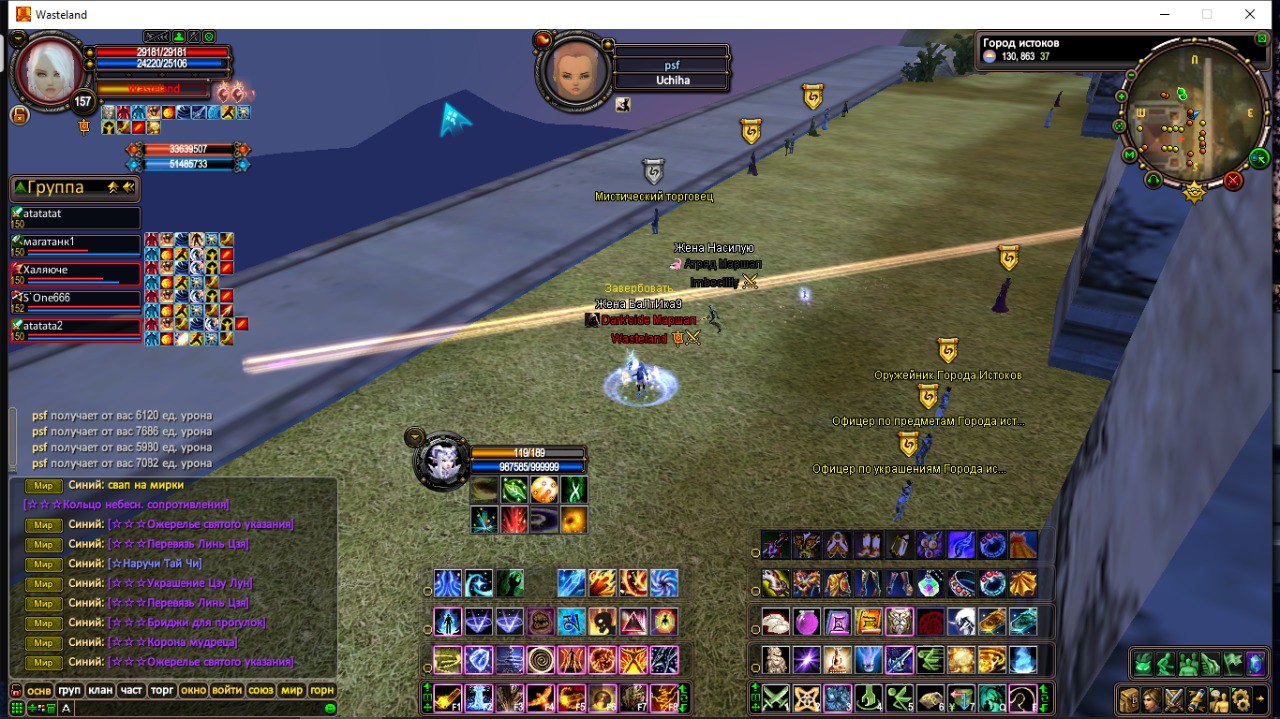Select the 'мир' world chat tab

coord(291,691)
